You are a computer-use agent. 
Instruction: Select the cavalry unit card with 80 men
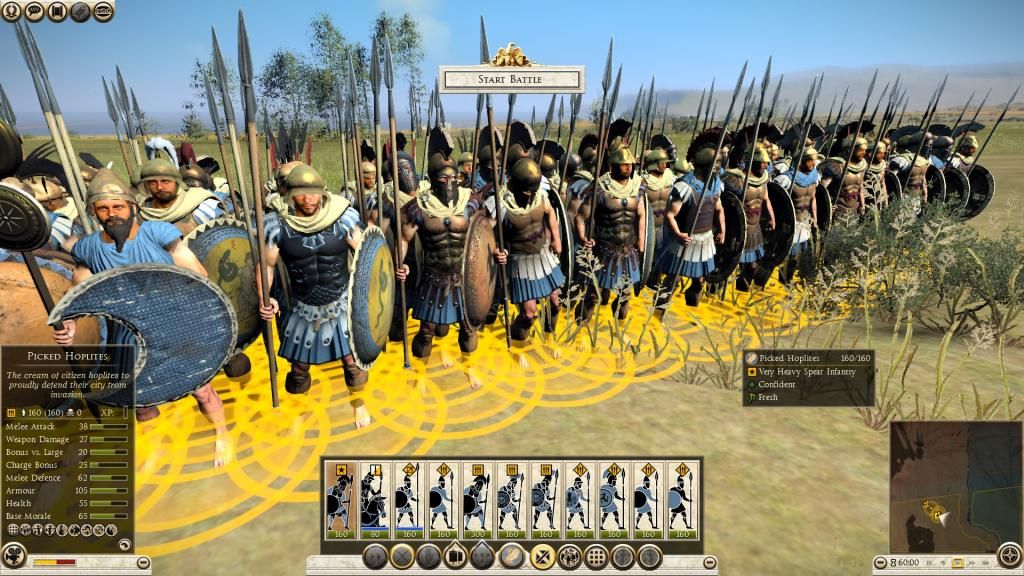(374, 497)
